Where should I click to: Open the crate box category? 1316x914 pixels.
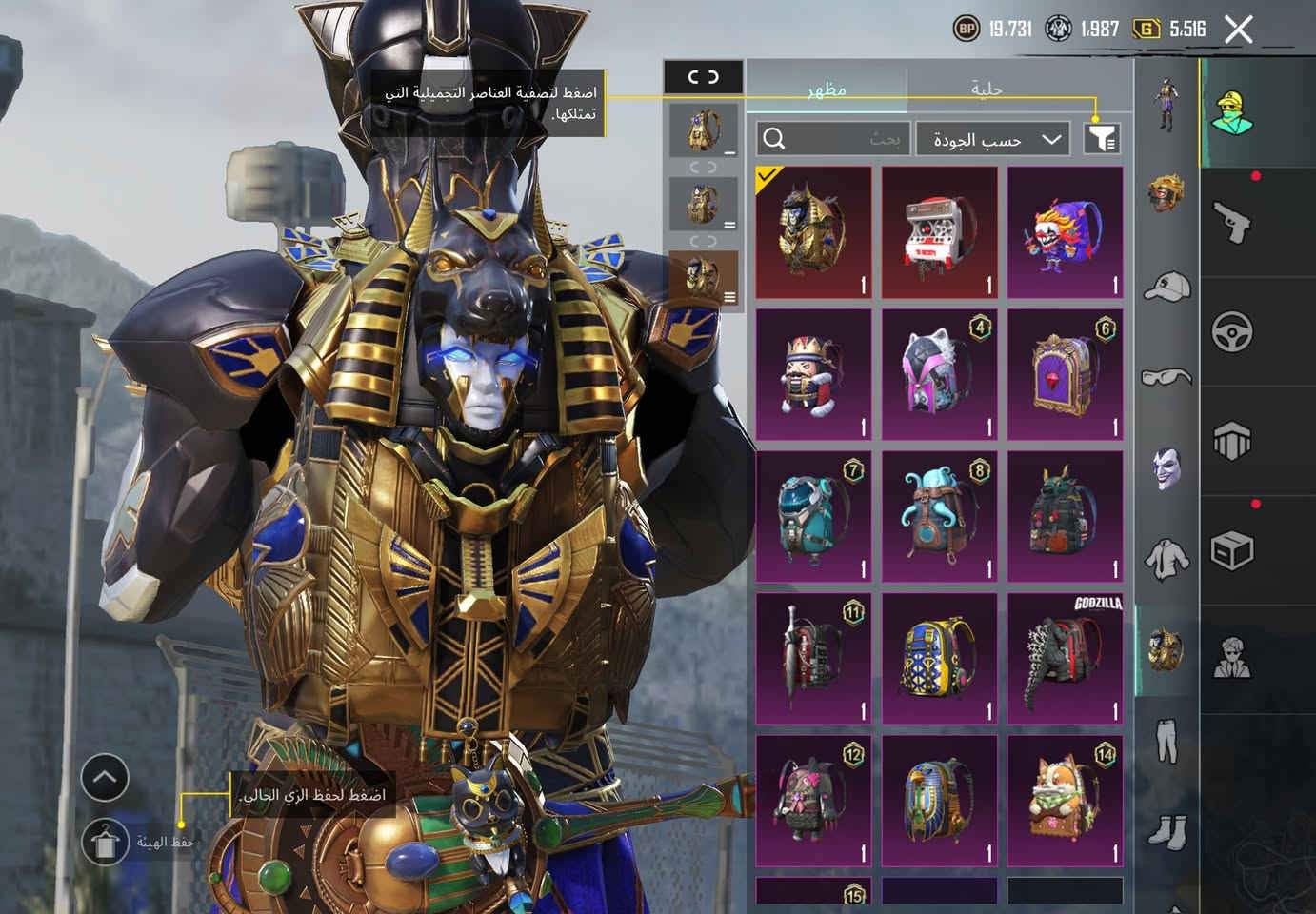point(1231,550)
